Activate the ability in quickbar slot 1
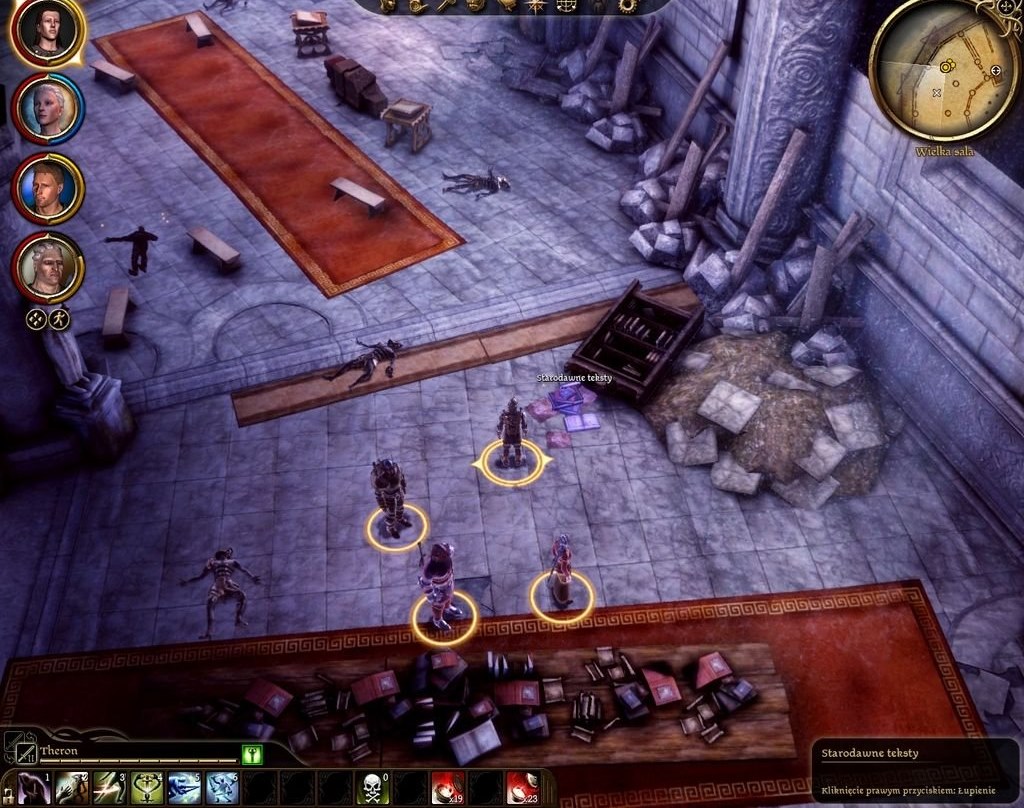The height and width of the screenshot is (808, 1024). [x=35, y=788]
